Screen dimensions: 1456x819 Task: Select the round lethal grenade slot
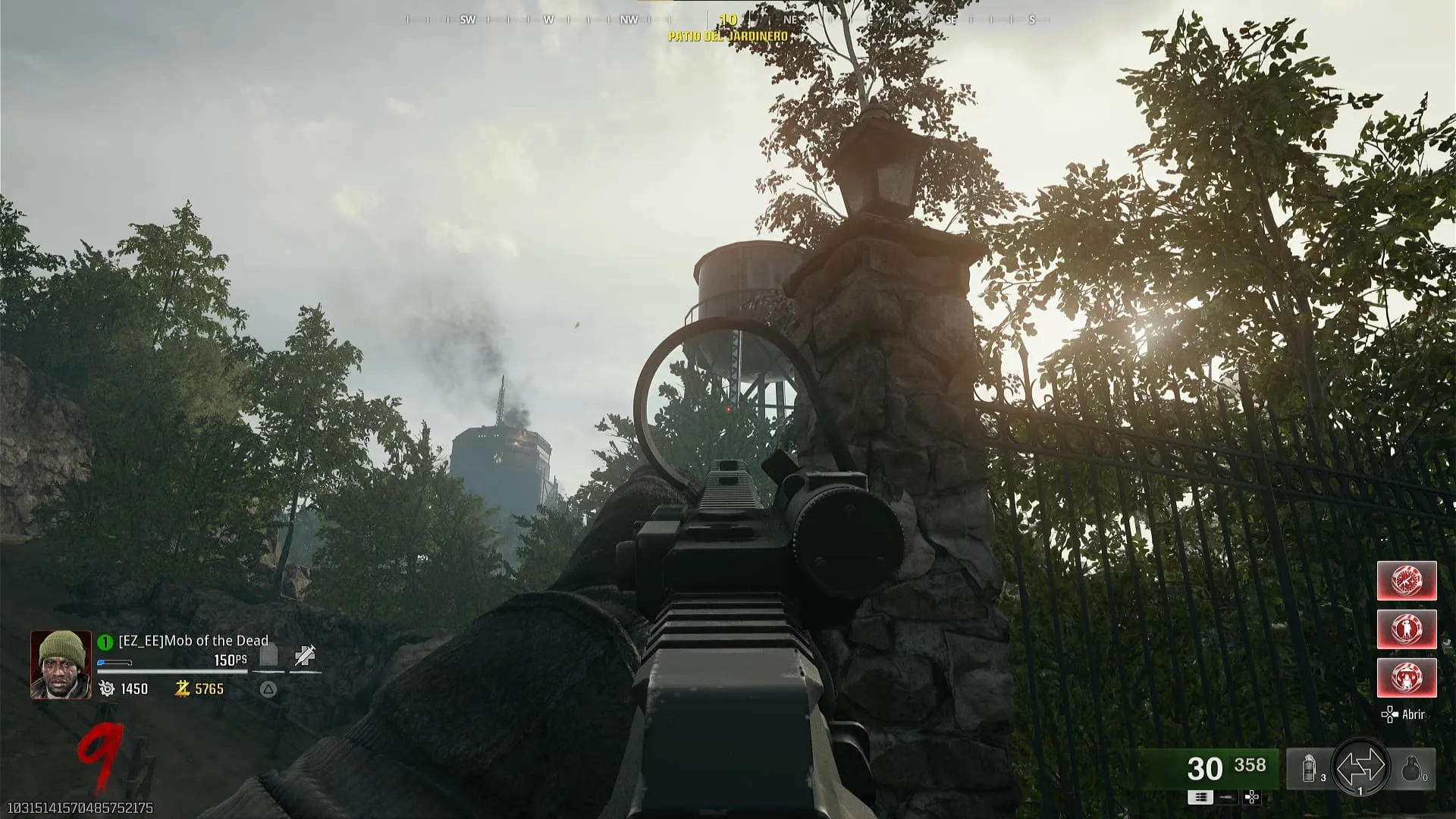point(1412,770)
